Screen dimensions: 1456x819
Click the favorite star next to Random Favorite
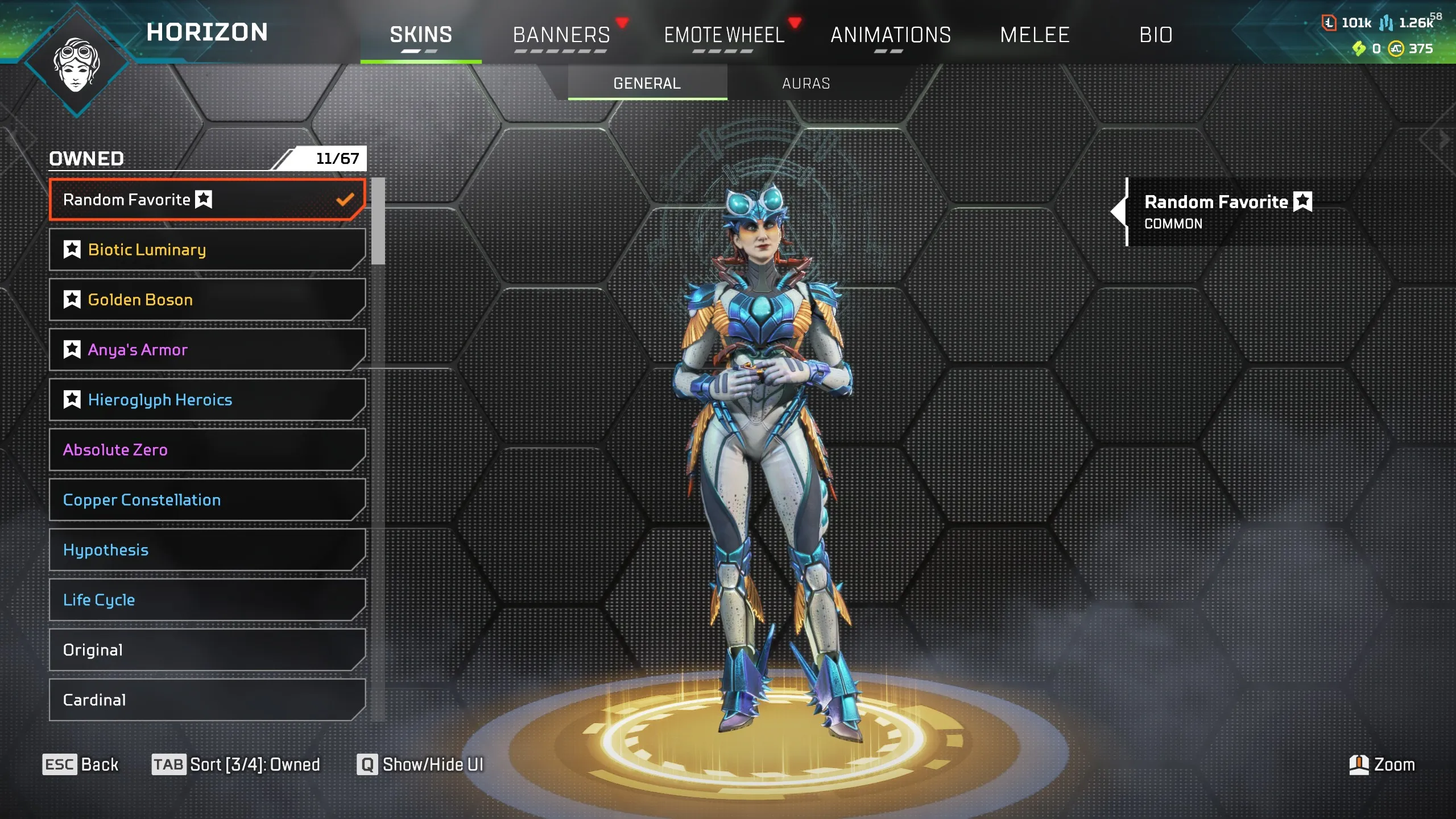(204, 200)
